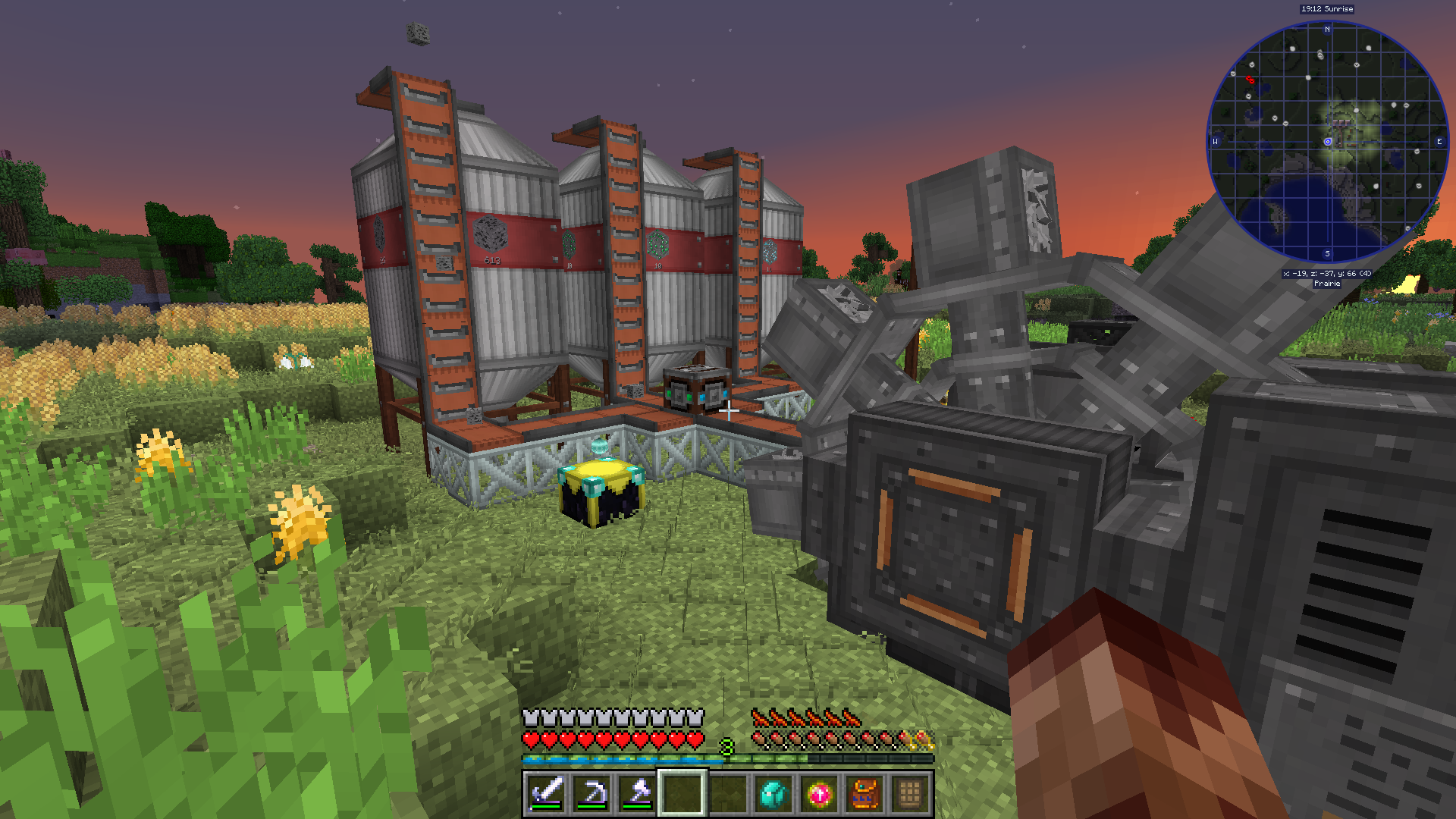Select the cyan pouch hotbar slot
This screenshot has width=1456, height=819.
(773, 794)
